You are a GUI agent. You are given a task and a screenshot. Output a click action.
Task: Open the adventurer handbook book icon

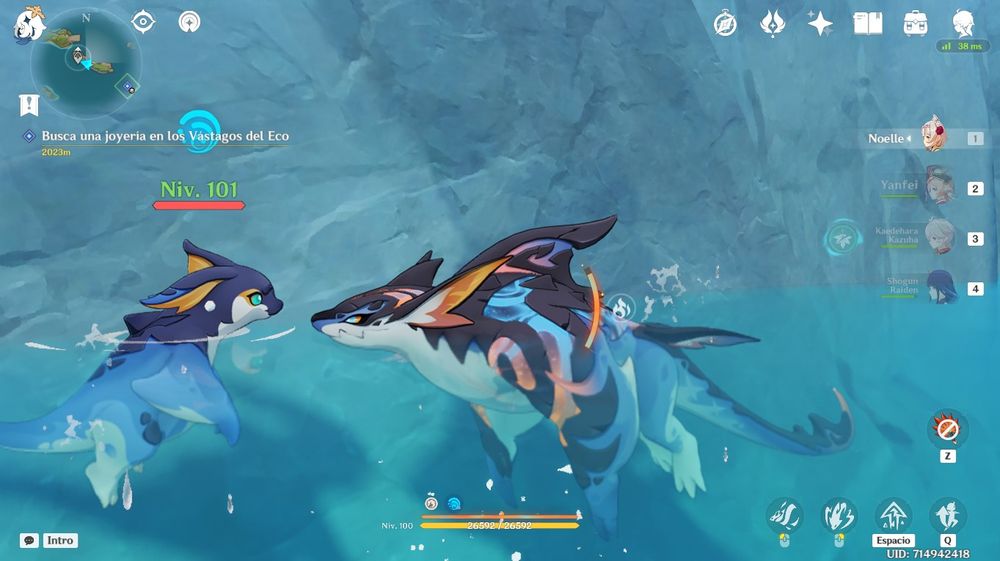pos(866,24)
